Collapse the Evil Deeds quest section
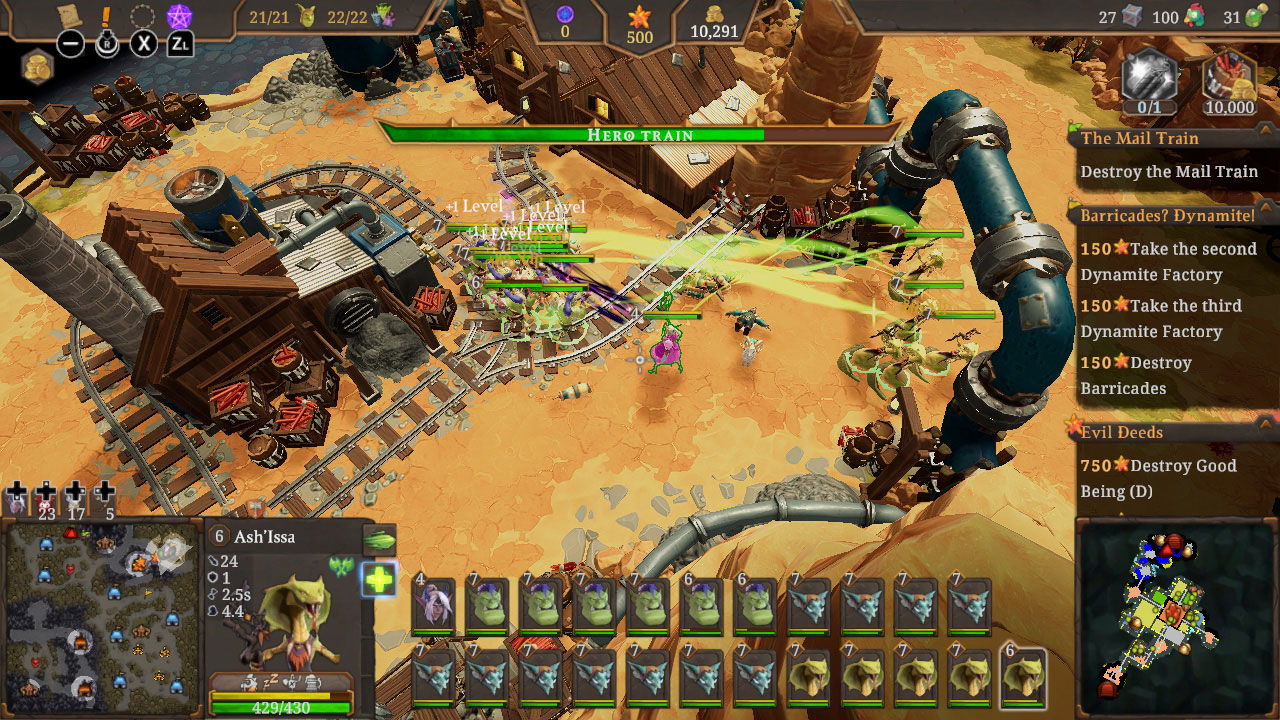Image resolution: width=1280 pixels, height=720 pixels. [1120, 432]
